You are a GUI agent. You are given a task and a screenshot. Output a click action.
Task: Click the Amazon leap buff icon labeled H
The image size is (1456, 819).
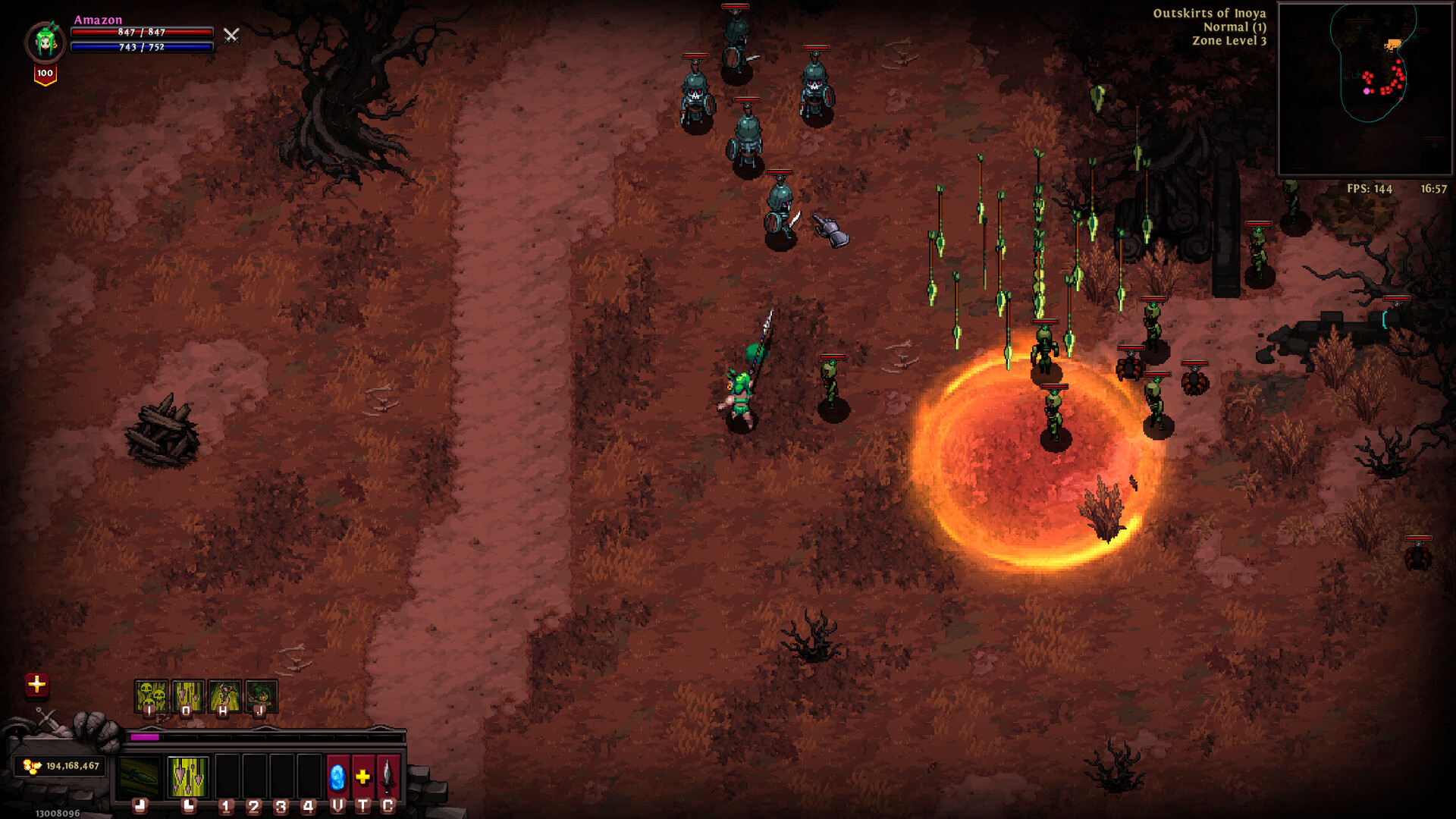224,695
